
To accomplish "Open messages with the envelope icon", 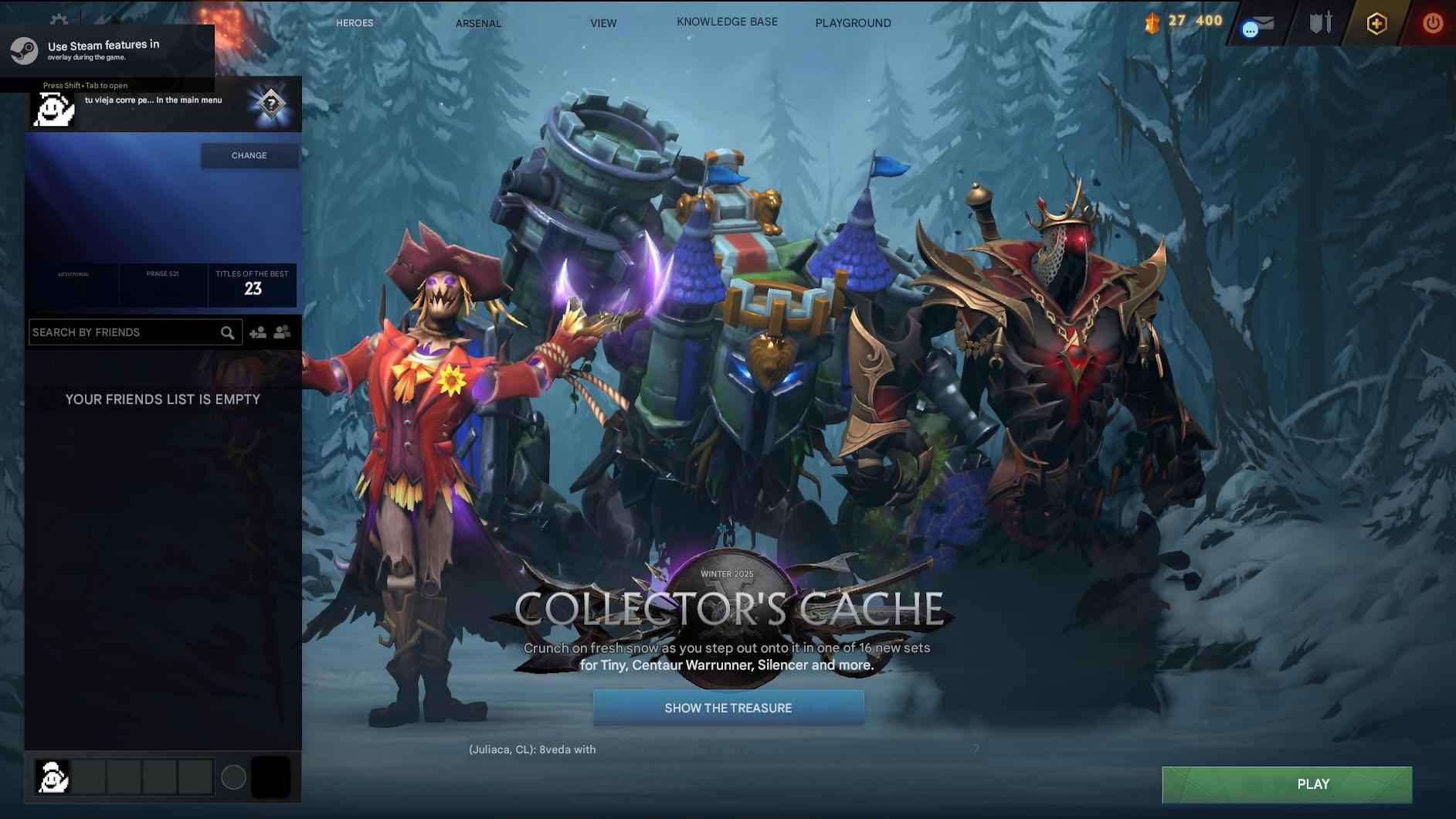I will pyautogui.click(x=1265, y=23).
